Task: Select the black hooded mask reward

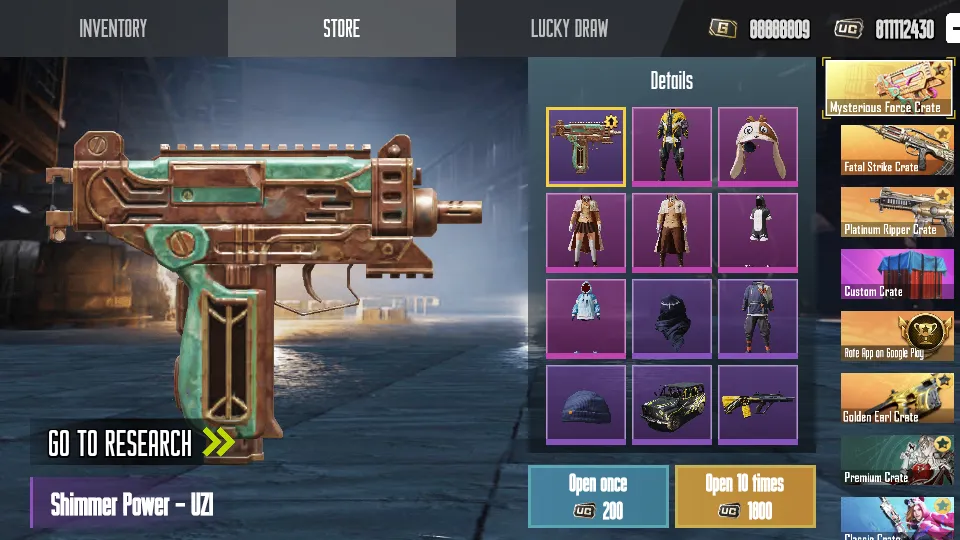Action: pos(671,318)
